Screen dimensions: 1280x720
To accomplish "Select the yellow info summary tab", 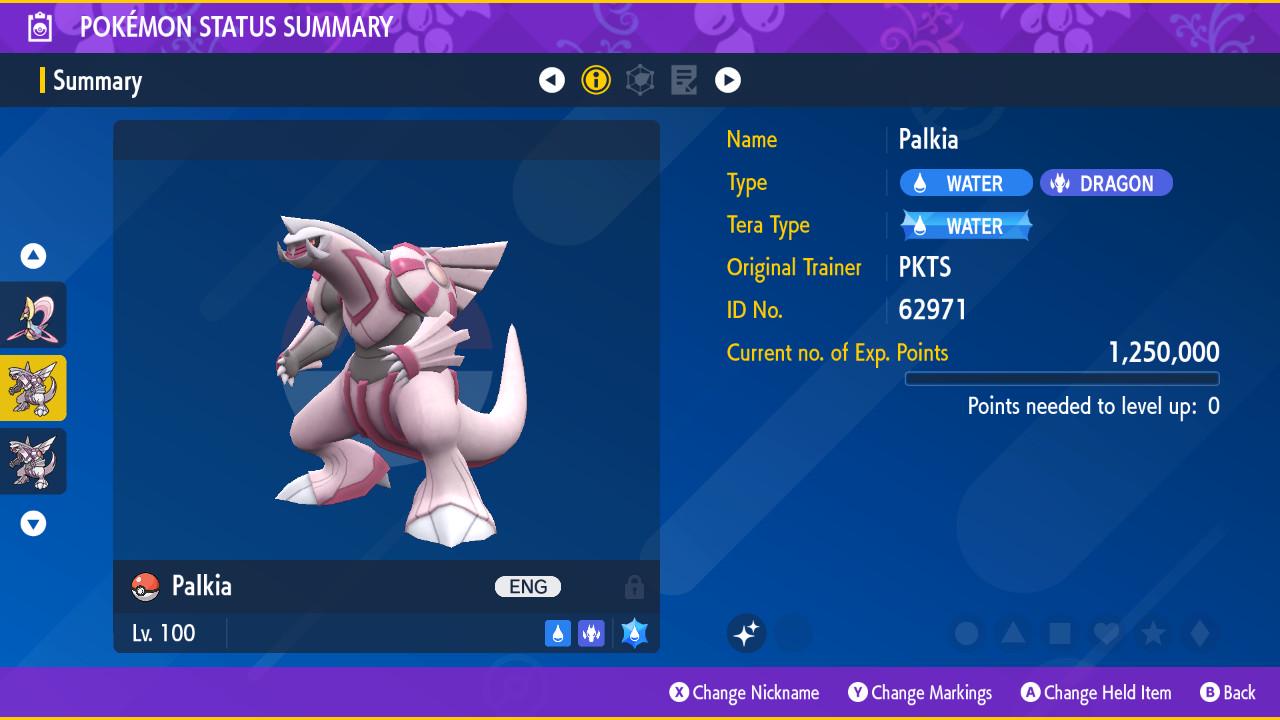I will pyautogui.click(x=596, y=80).
